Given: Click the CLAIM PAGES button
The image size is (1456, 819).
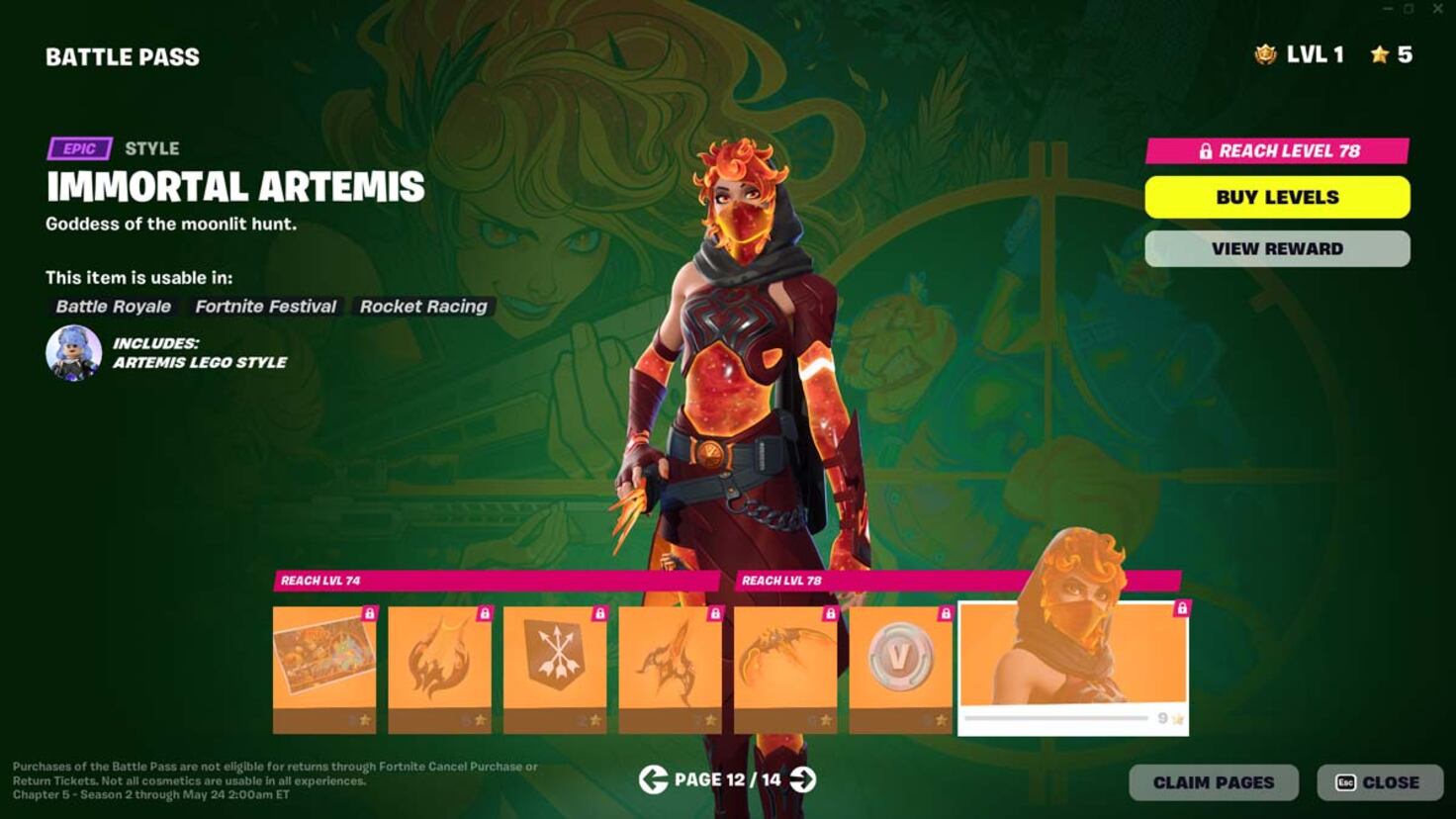Looking at the screenshot, I should [x=1215, y=781].
